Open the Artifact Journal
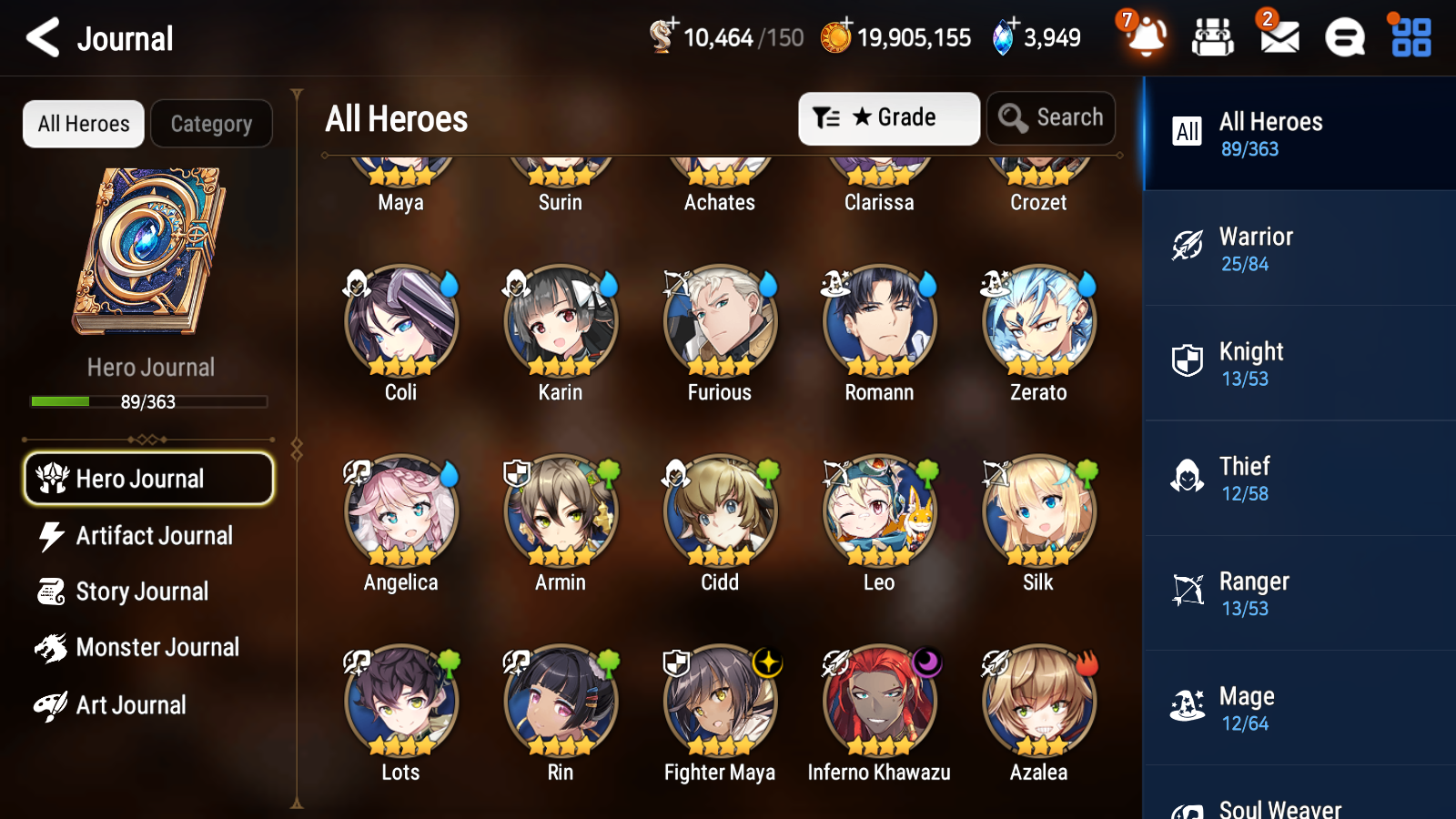This screenshot has height=819, width=1456. pos(155,536)
